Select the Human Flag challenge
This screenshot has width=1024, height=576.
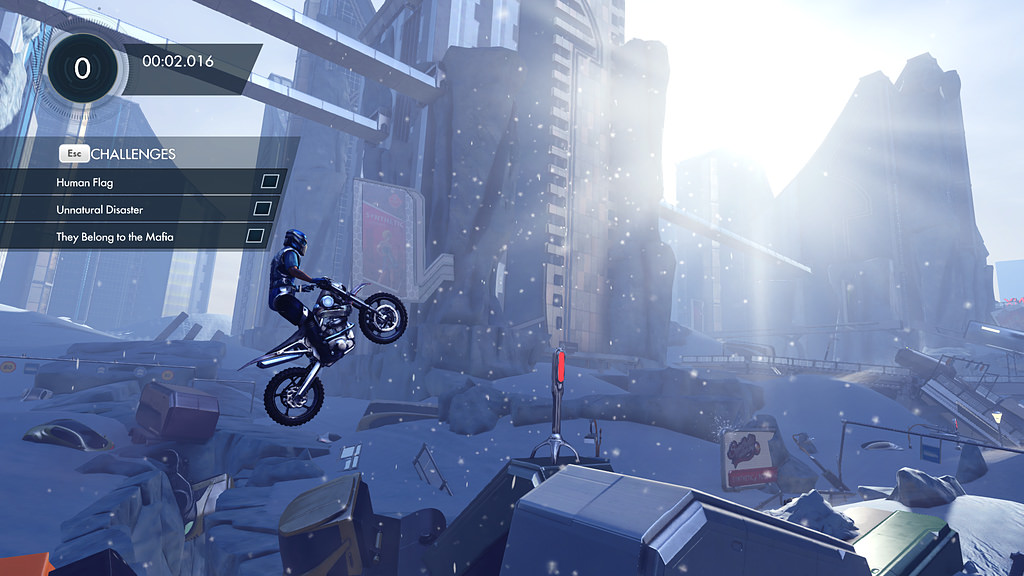[86, 183]
